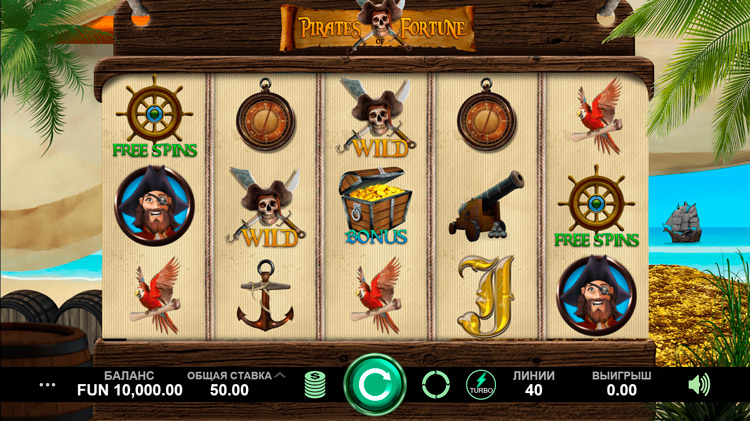The image size is (750, 421).
Task: Open the three-dot options menu
Action: point(48,384)
